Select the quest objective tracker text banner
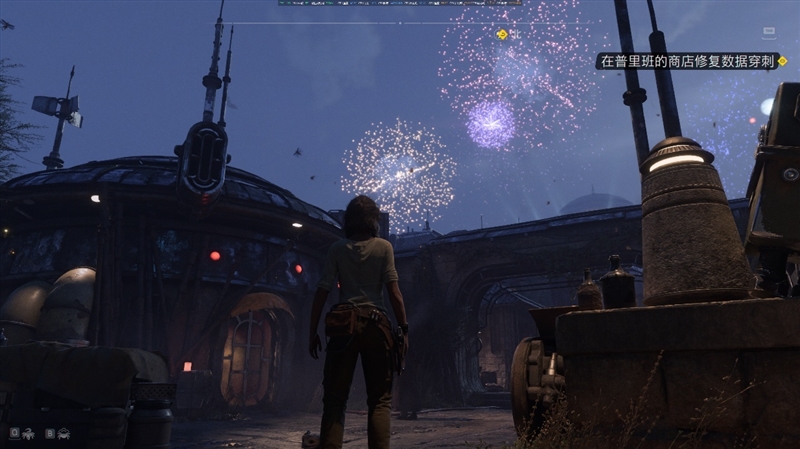Screen dimensions: 800x449 point(689,61)
